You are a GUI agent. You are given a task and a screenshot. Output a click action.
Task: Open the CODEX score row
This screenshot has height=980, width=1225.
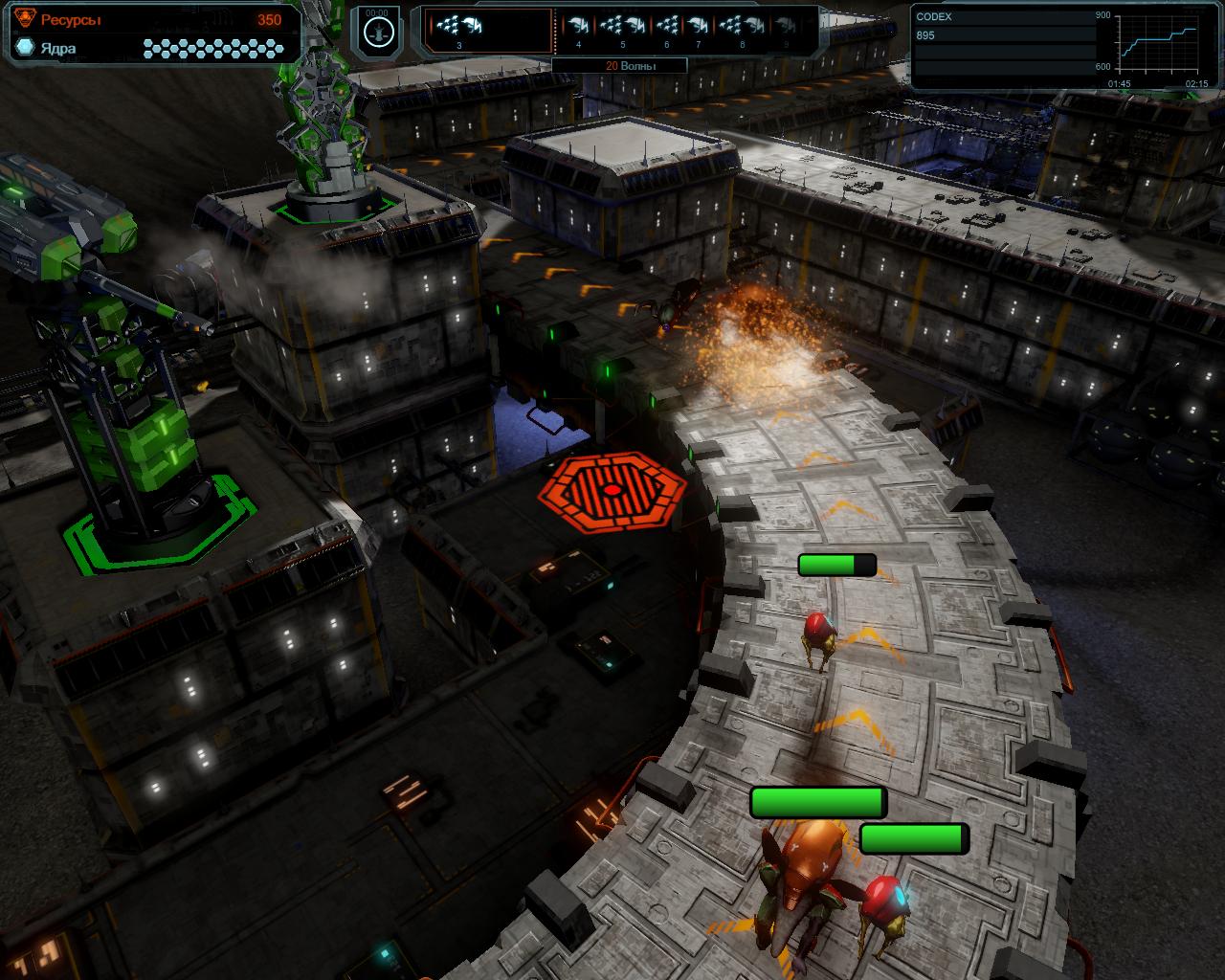[1003, 35]
